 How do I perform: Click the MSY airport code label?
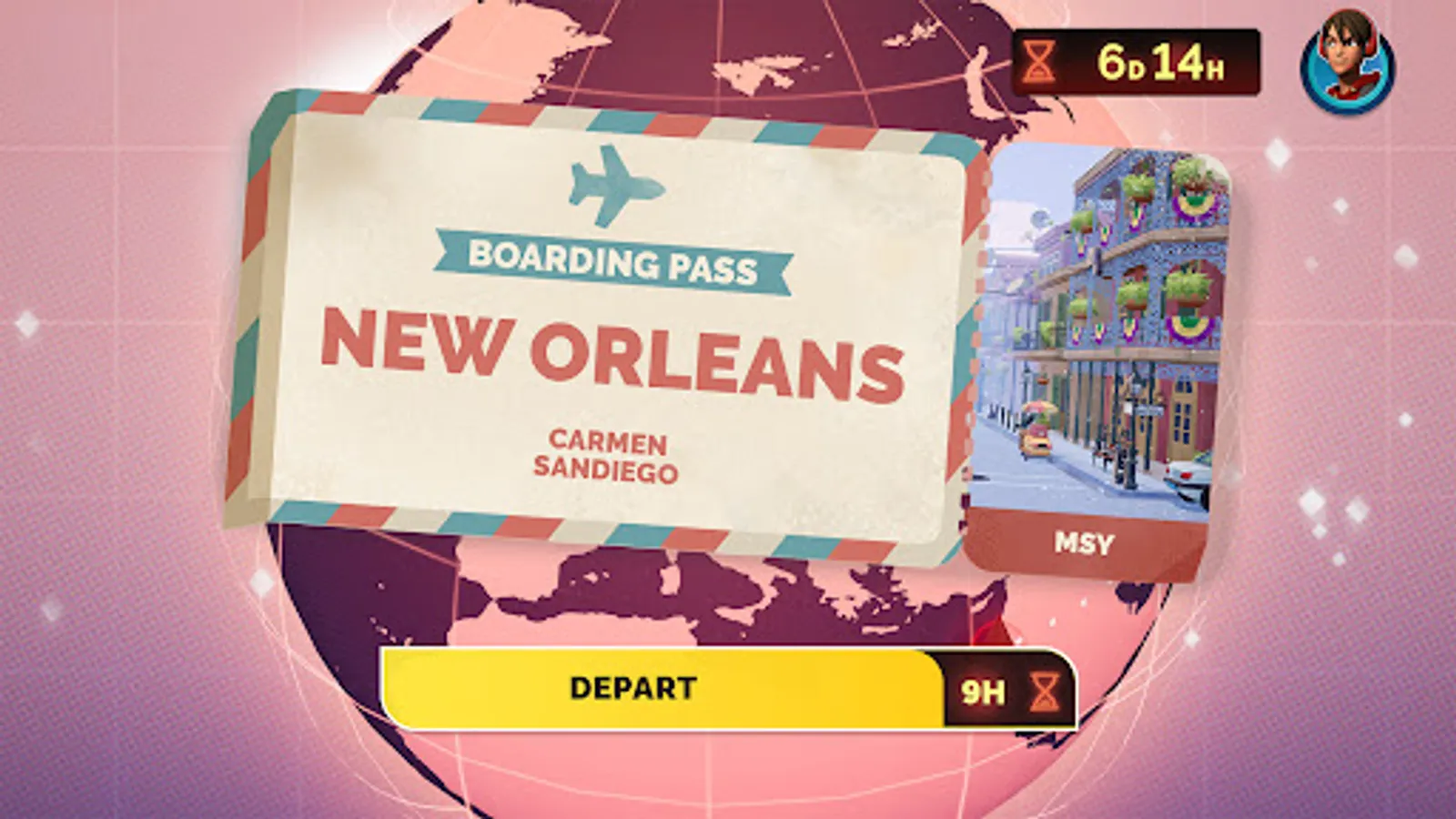[1083, 543]
